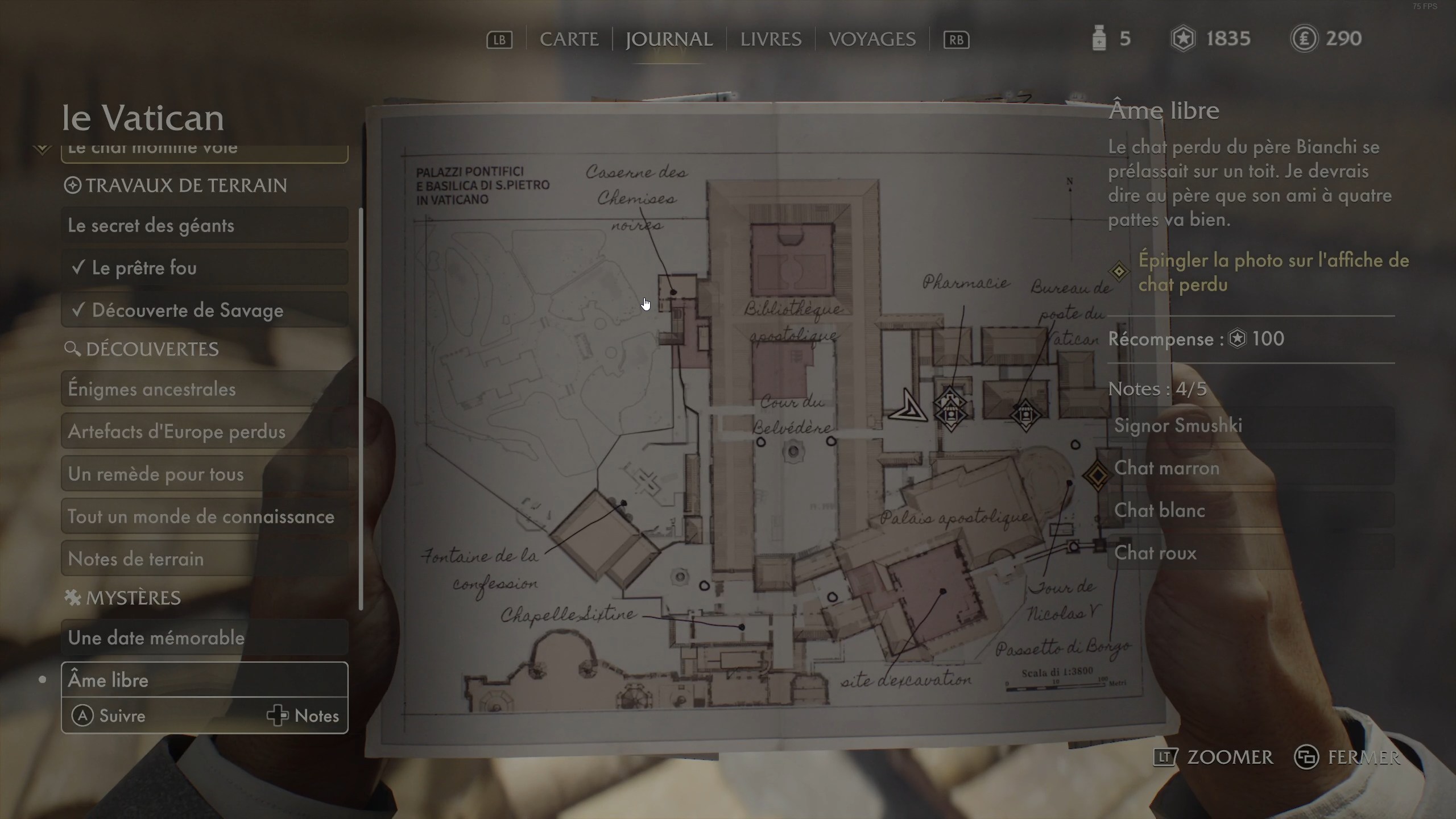Open the JOURNAL tab
The height and width of the screenshot is (819, 1456).
click(669, 39)
